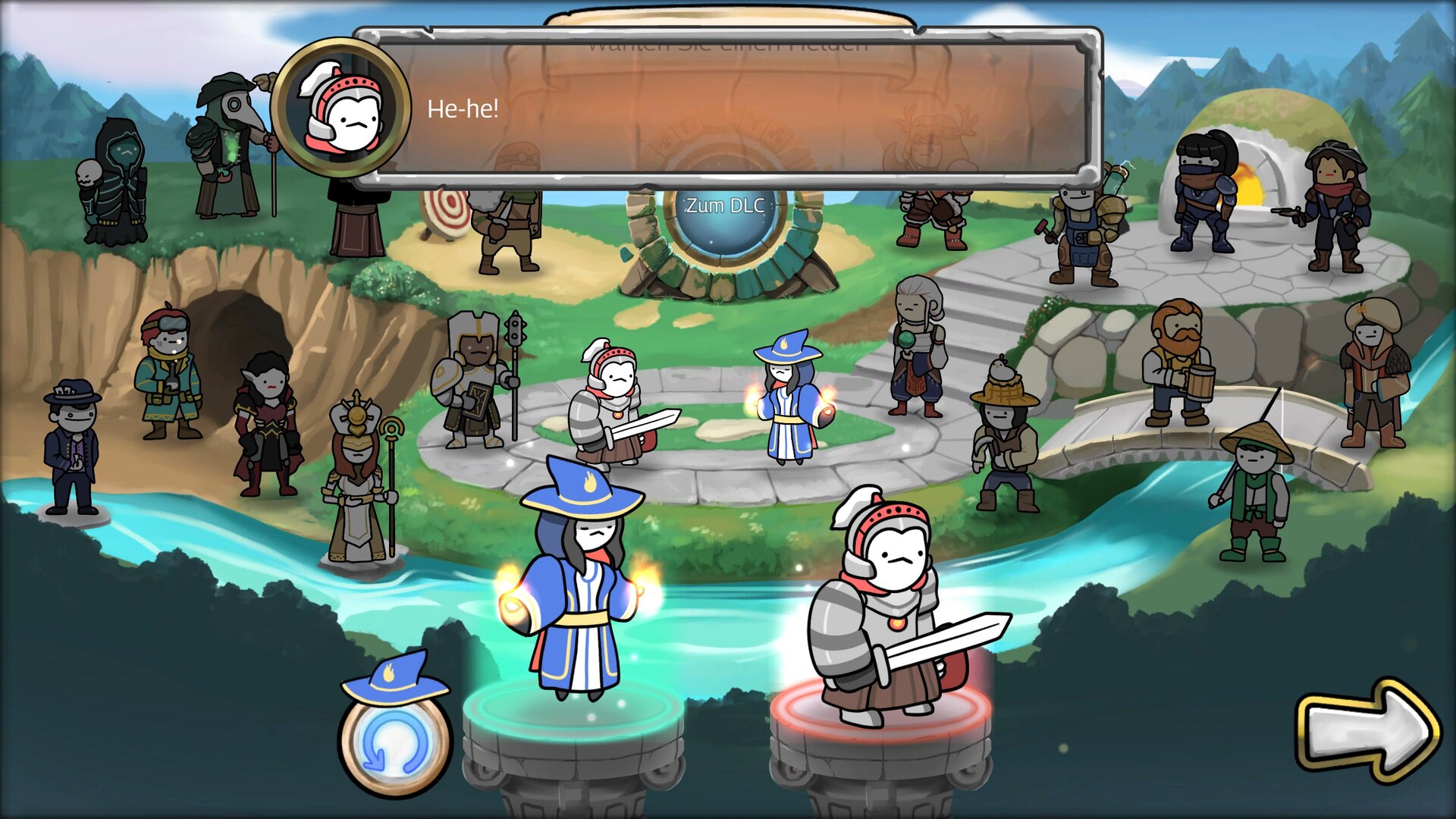Viewport: 1456px width, 819px height.
Task: Choose the pale vampire woman in red
Action: 267,425
